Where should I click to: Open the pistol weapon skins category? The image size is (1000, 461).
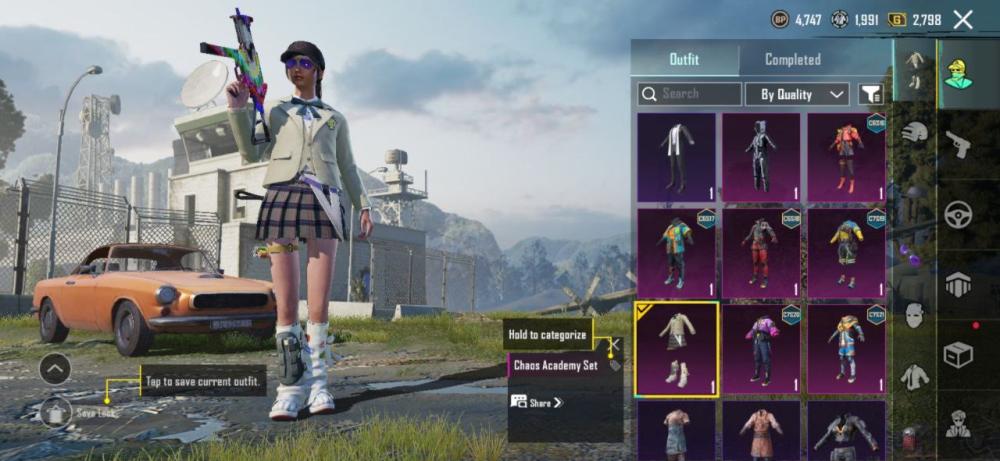click(958, 144)
